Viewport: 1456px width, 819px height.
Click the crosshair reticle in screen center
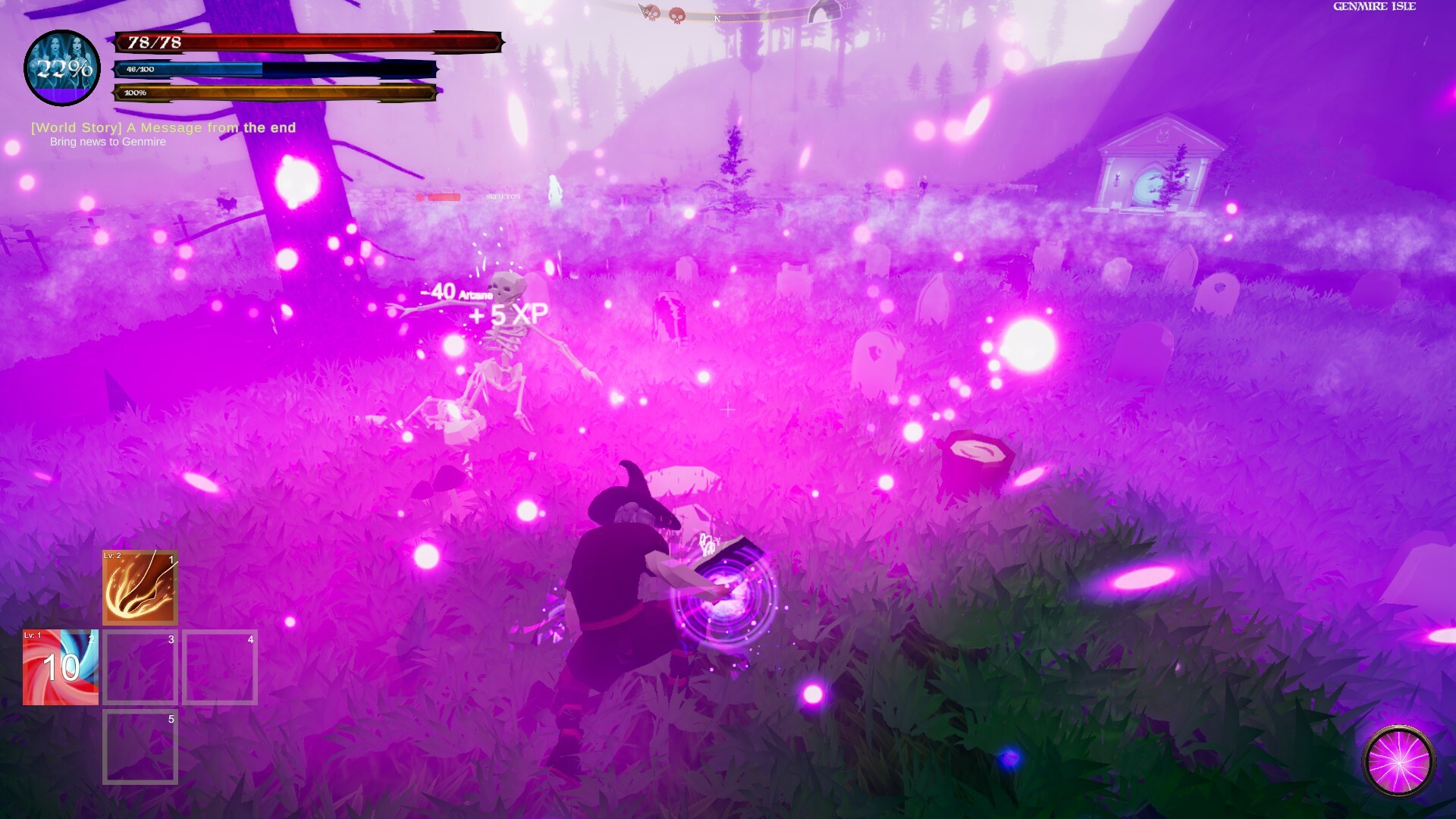pyautogui.click(x=728, y=409)
